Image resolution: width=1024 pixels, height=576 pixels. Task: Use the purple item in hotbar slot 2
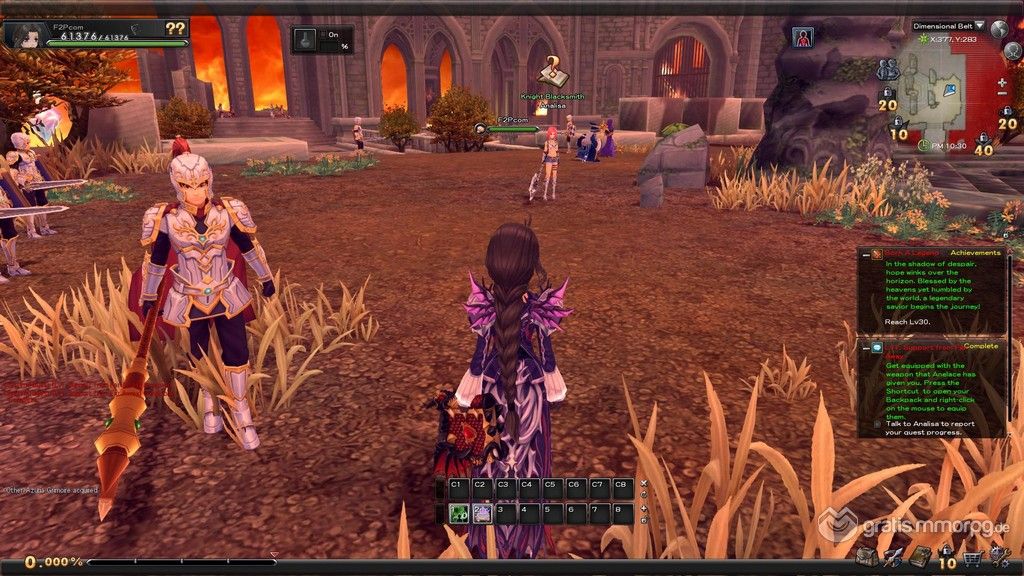481,513
